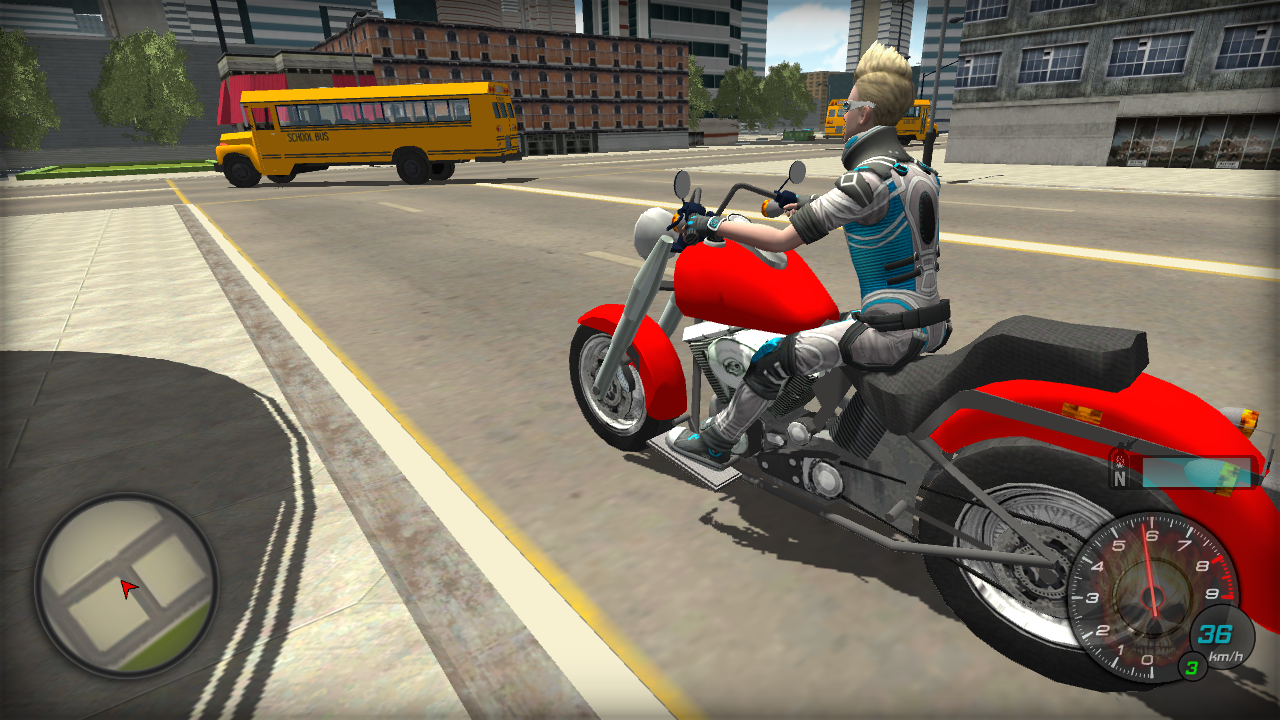Click the circular minimap in the corner
The image size is (1280, 720).
click(125, 590)
